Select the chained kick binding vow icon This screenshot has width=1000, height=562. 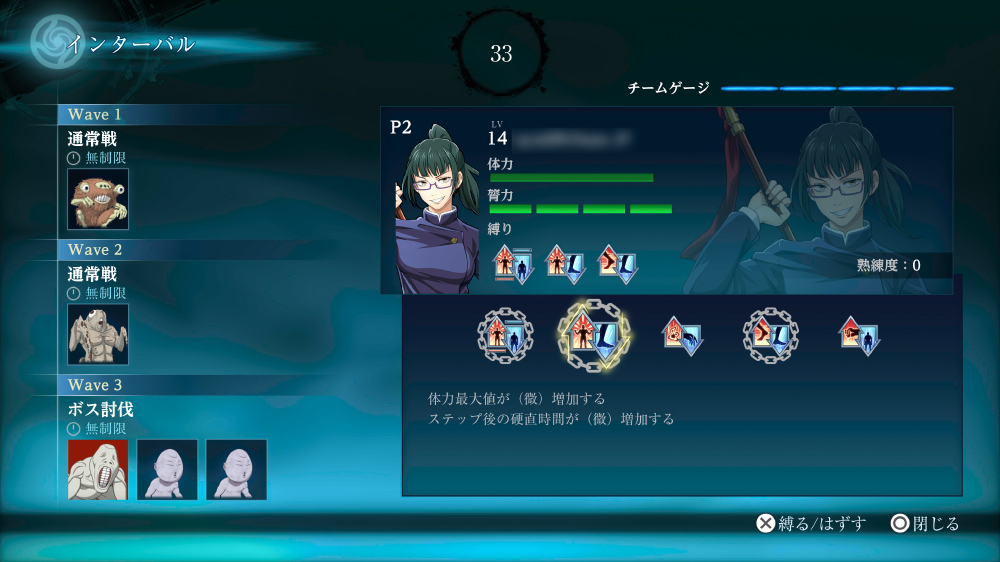pos(771,335)
